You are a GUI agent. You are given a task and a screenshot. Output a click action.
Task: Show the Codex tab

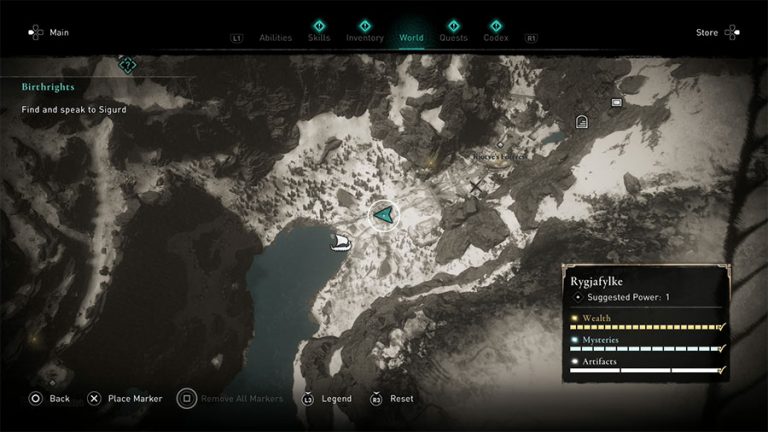point(495,38)
